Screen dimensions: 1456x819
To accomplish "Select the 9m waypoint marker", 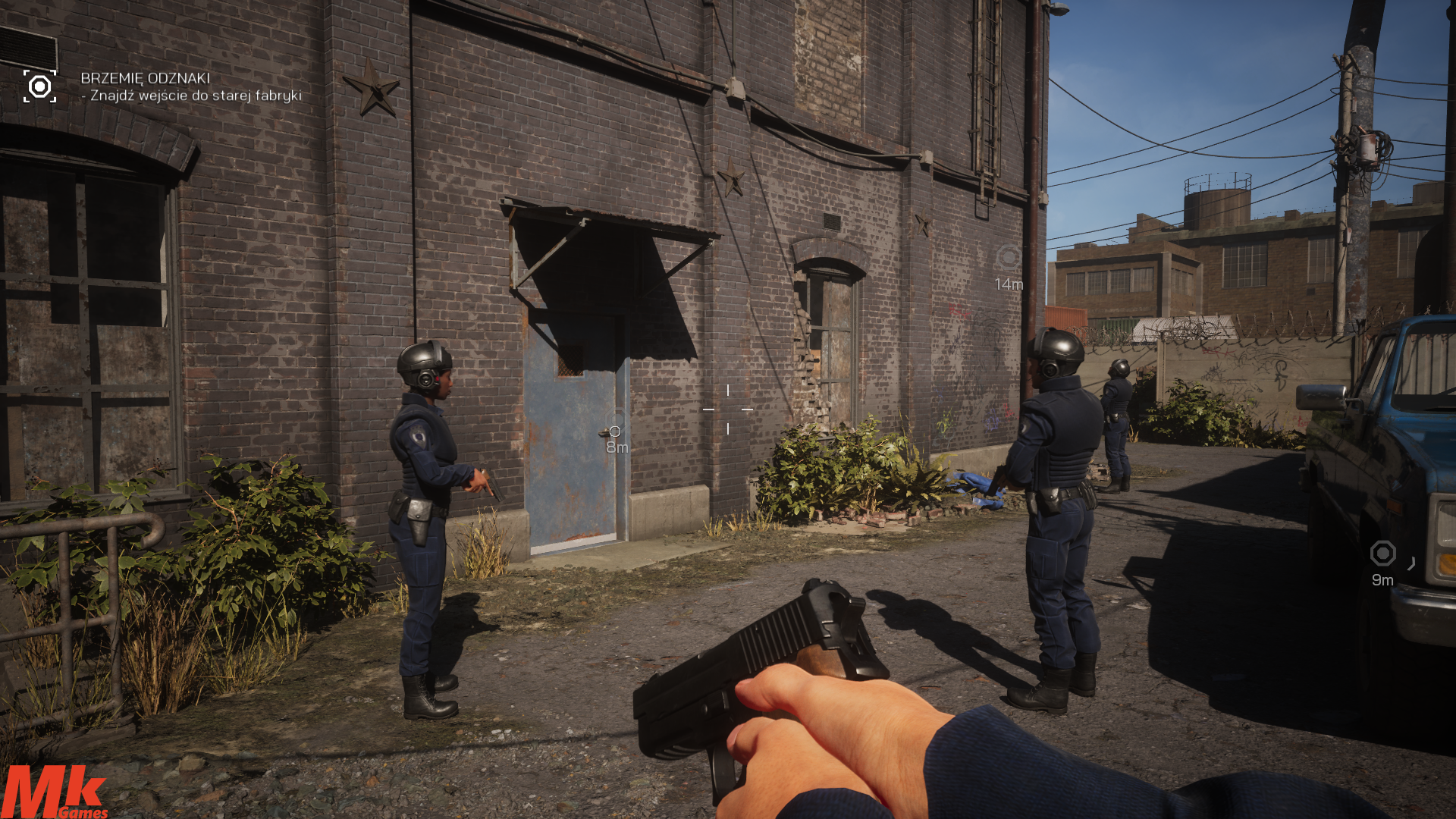I will tap(1382, 554).
